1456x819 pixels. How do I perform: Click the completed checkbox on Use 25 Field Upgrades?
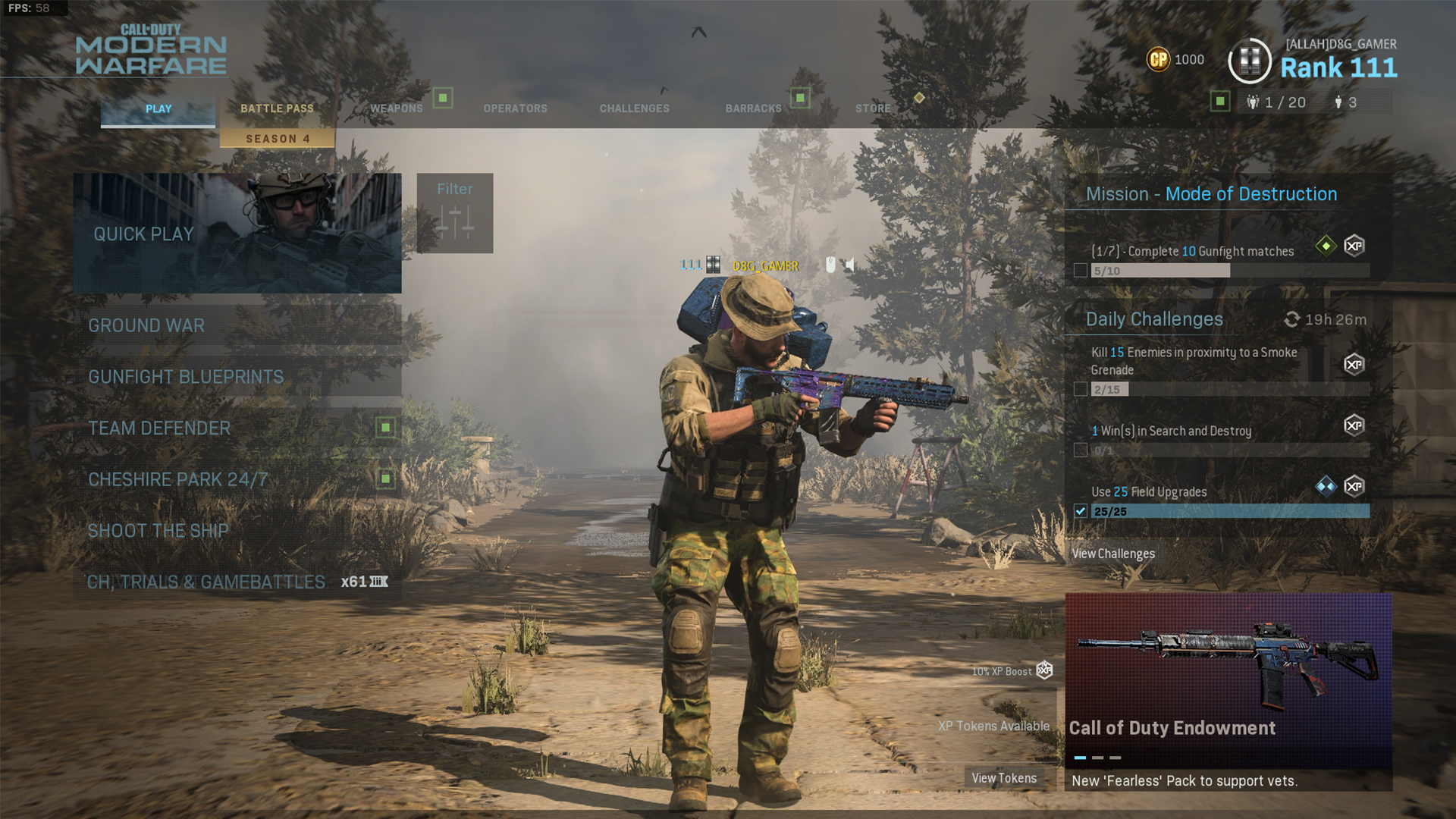pyautogui.click(x=1081, y=511)
